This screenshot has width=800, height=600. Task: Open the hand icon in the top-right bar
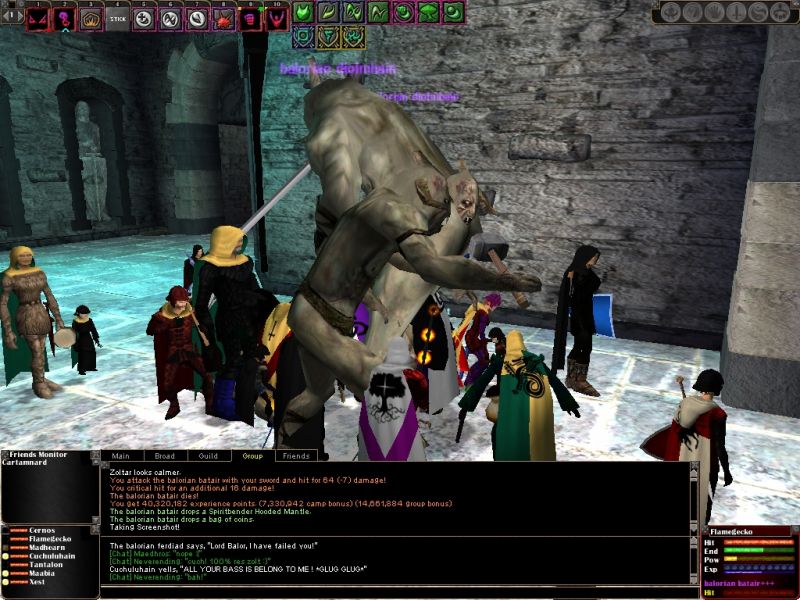point(714,13)
